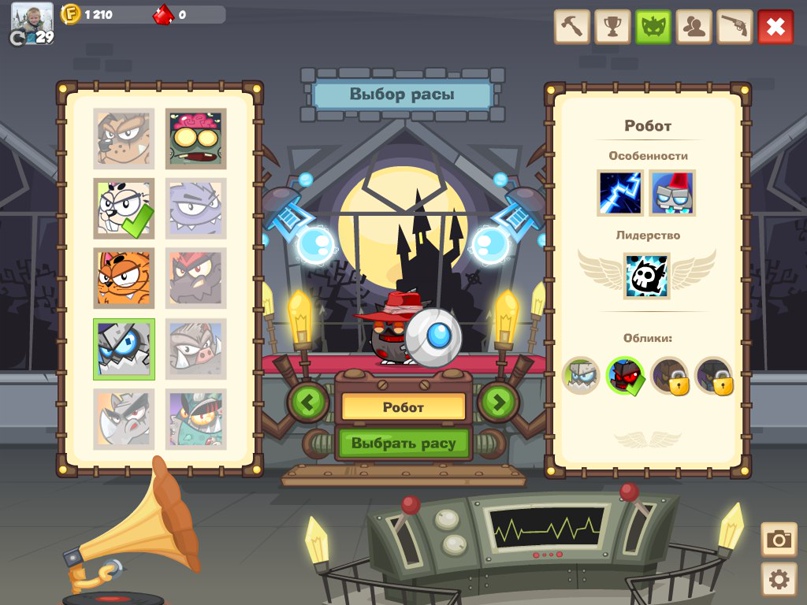Inspect the skull cat leadership icon

tap(646, 276)
